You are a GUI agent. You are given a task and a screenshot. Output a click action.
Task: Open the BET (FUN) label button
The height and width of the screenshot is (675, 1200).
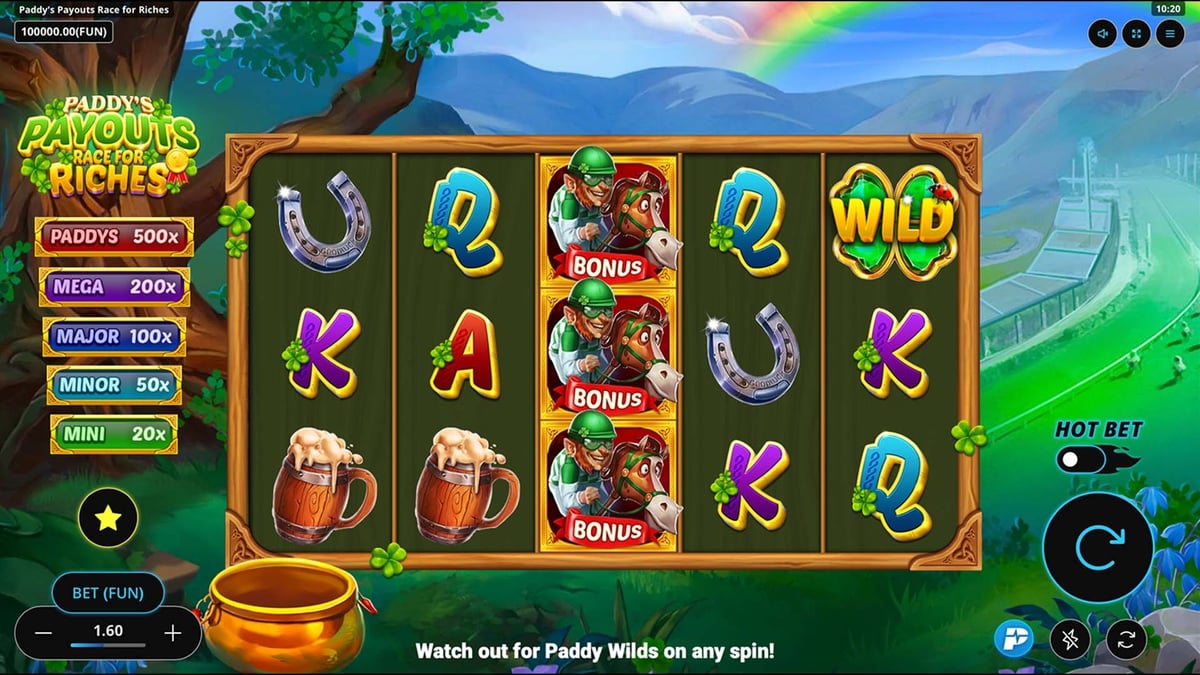108,592
